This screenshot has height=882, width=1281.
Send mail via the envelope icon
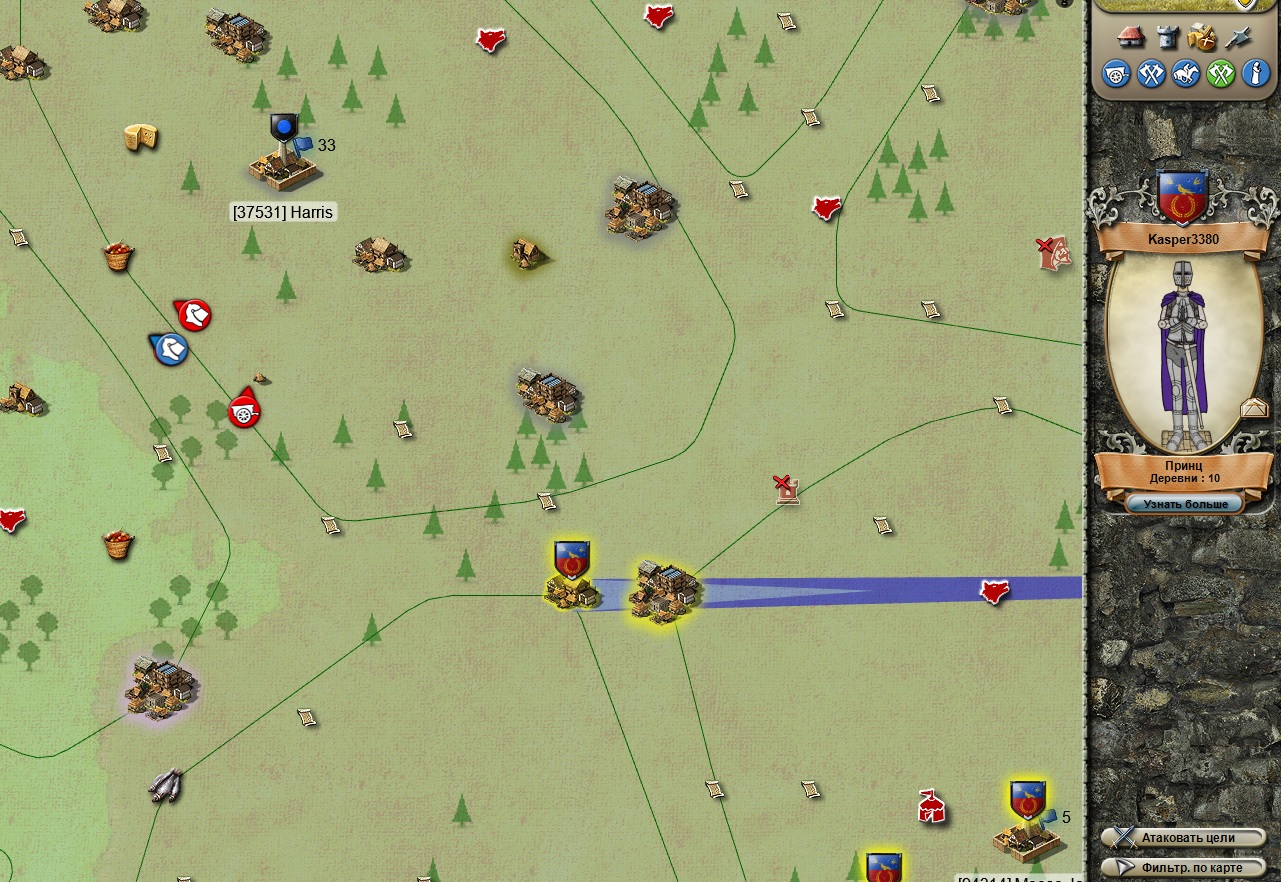(1254, 408)
